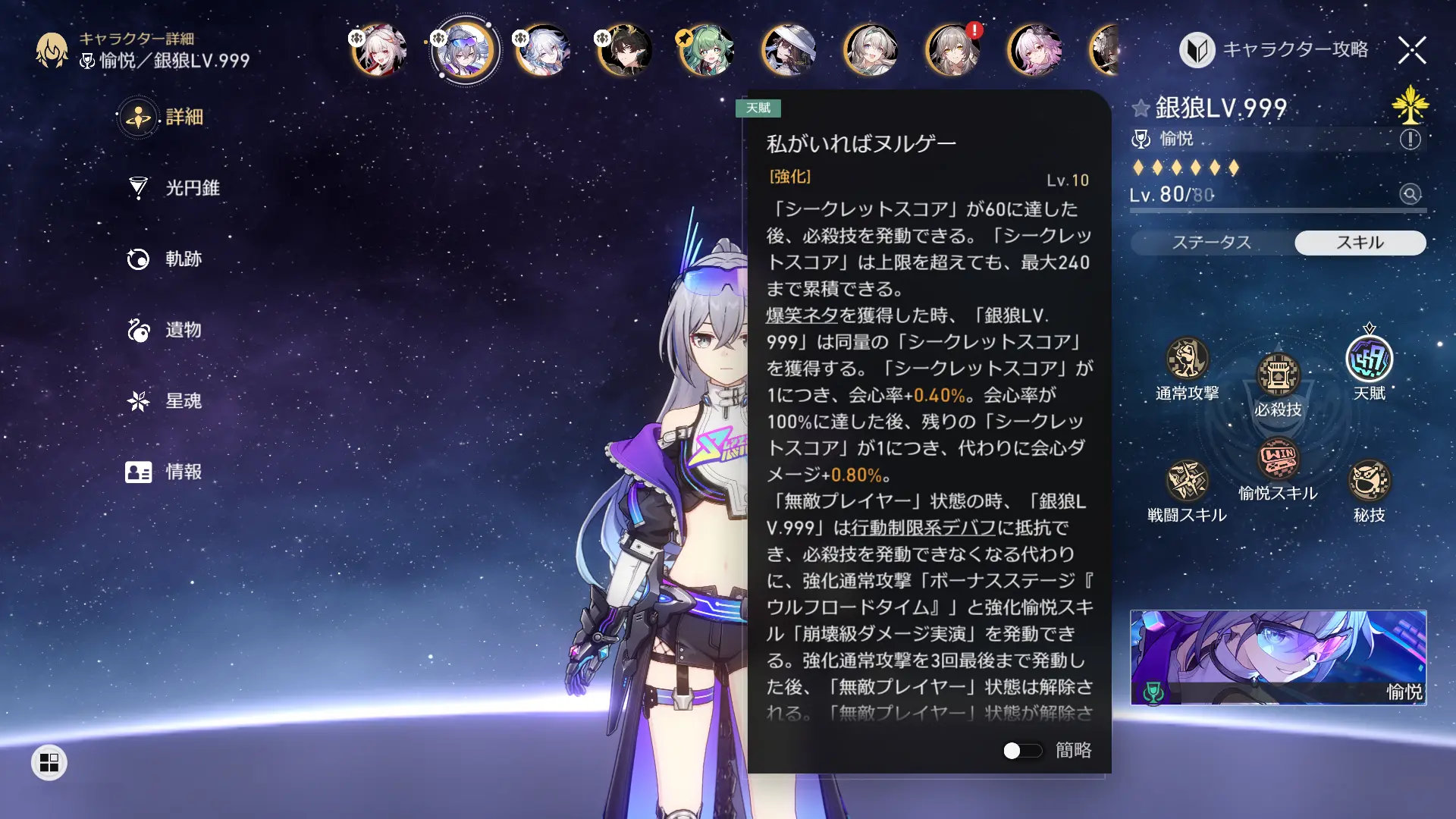Click the exclamation notice beside 愉悦
The width and height of the screenshot is (1456, 819).
tap(1409, 138)
